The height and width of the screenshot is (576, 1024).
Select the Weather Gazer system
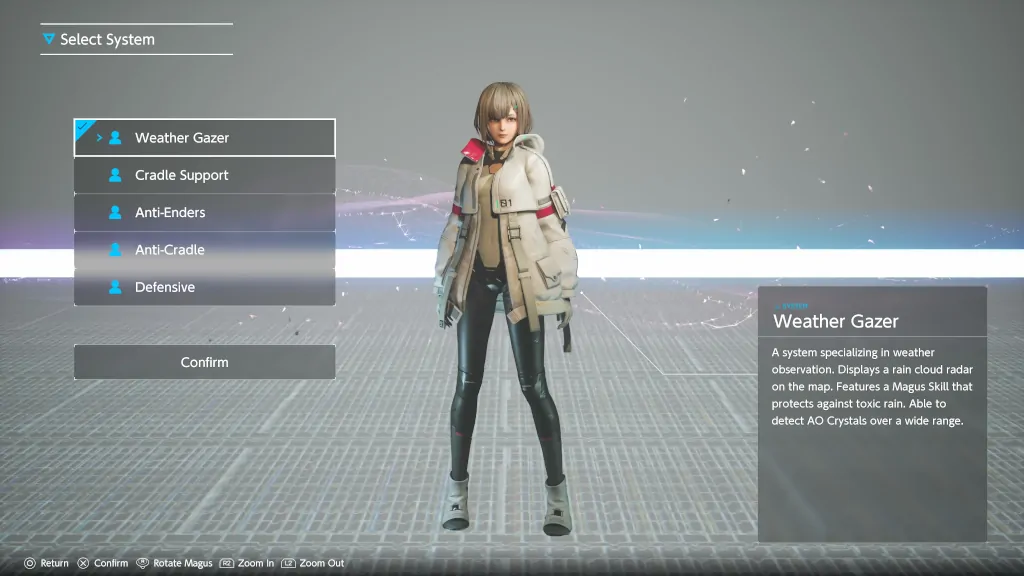point(204,138)
